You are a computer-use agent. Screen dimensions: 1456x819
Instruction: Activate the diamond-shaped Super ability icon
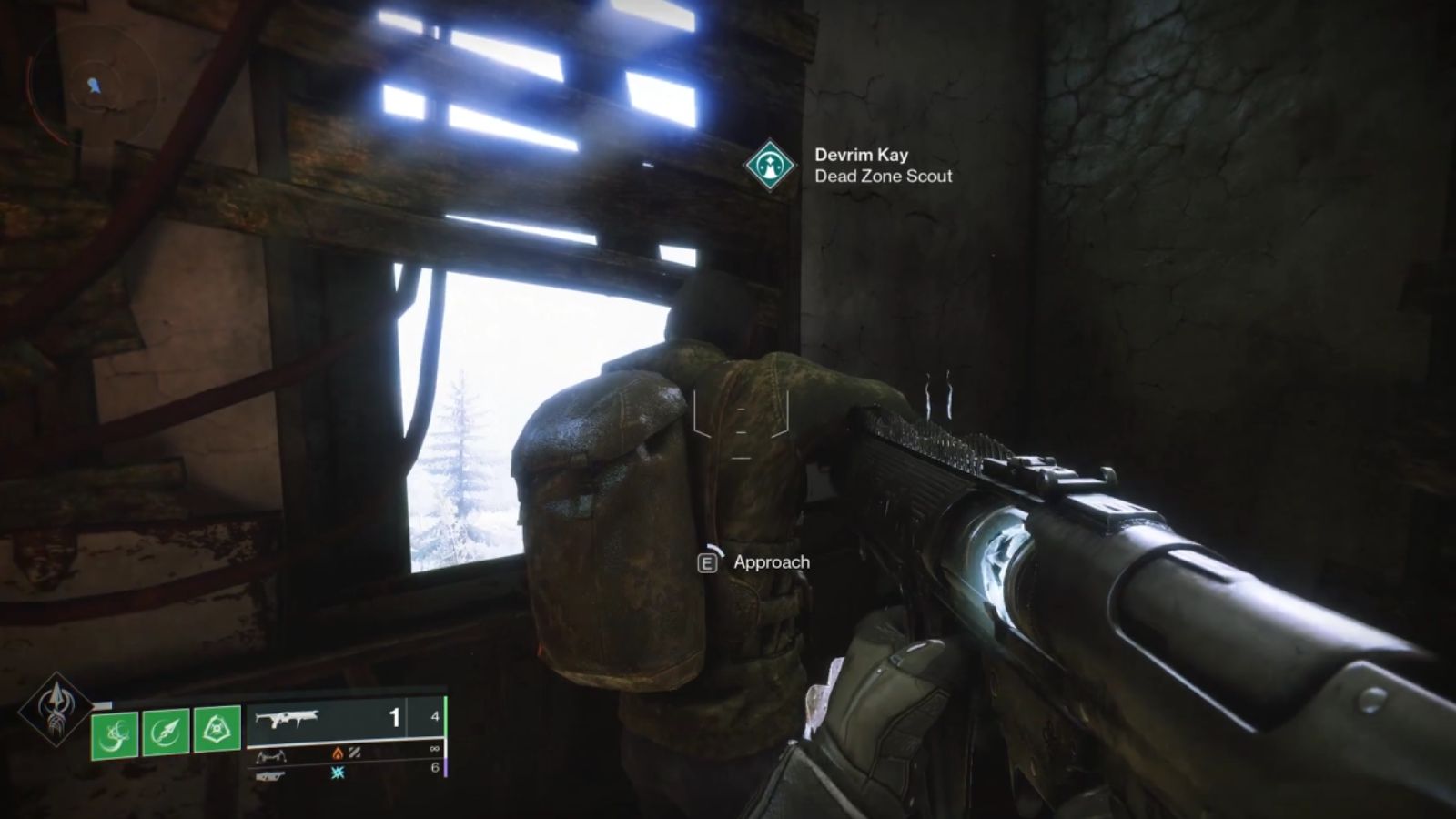pos(56,709)
